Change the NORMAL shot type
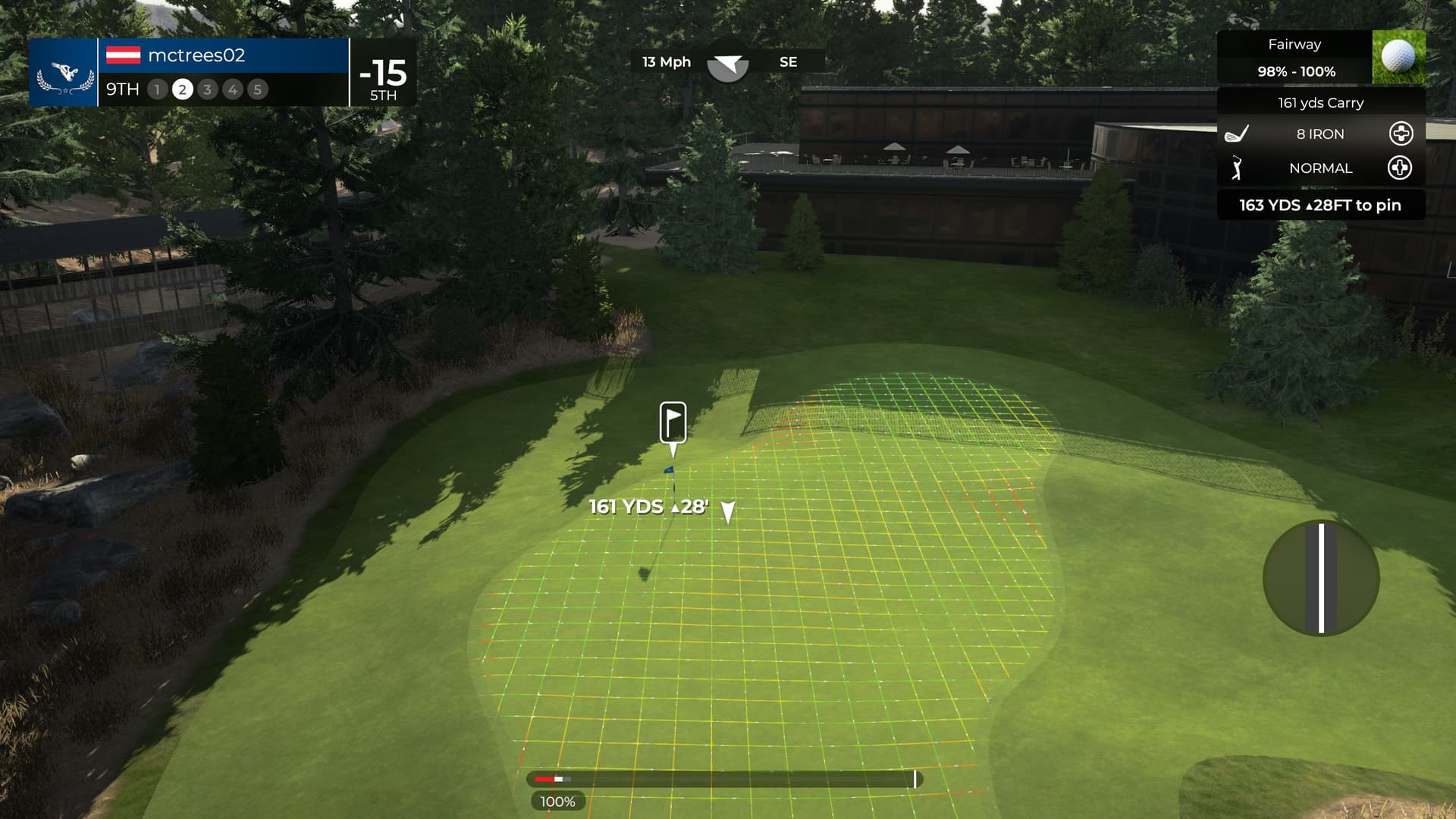 click(x=1399, y=168)
